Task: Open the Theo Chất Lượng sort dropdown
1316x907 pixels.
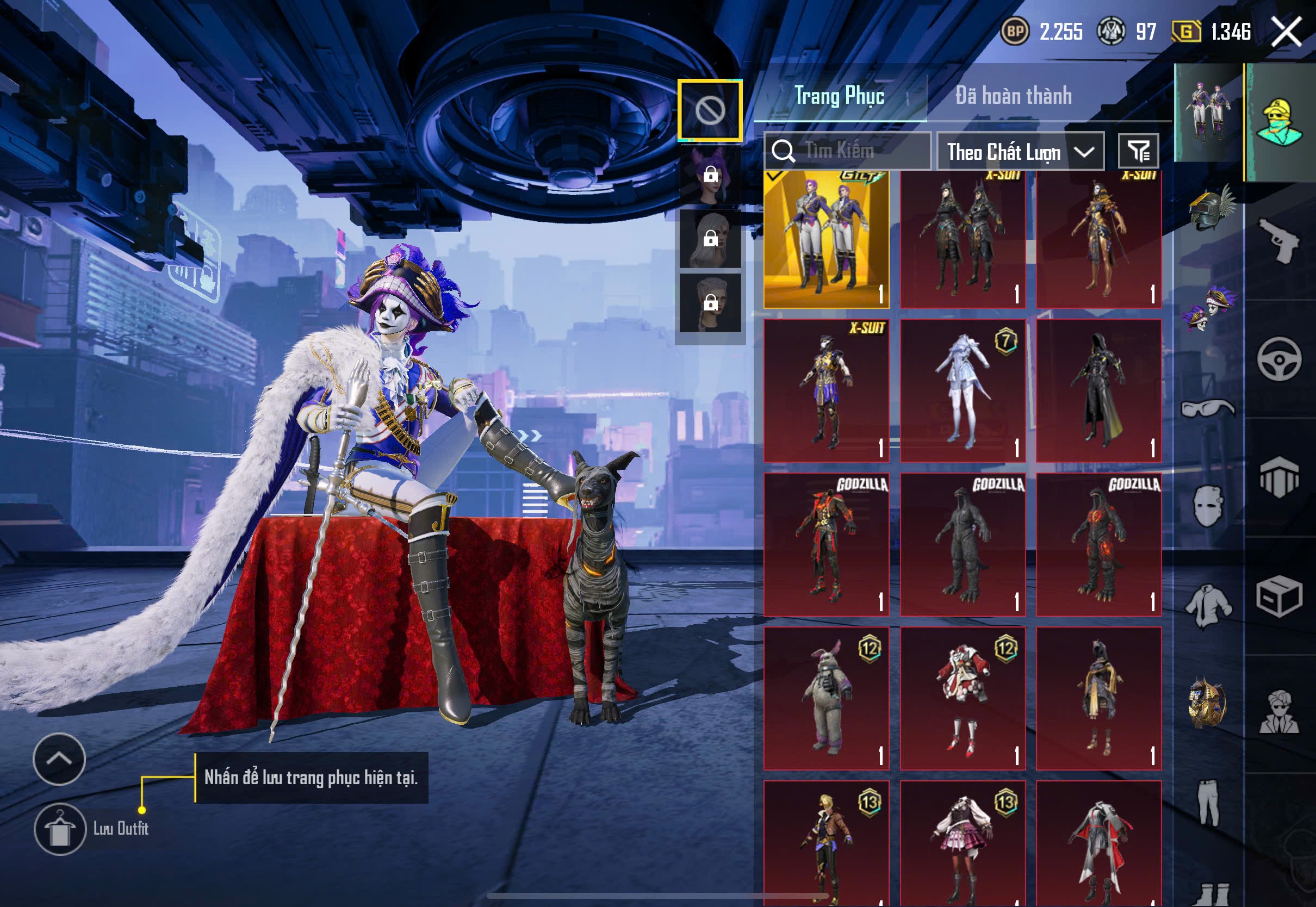Action: pyautogui.click(x=1020, y=152)
